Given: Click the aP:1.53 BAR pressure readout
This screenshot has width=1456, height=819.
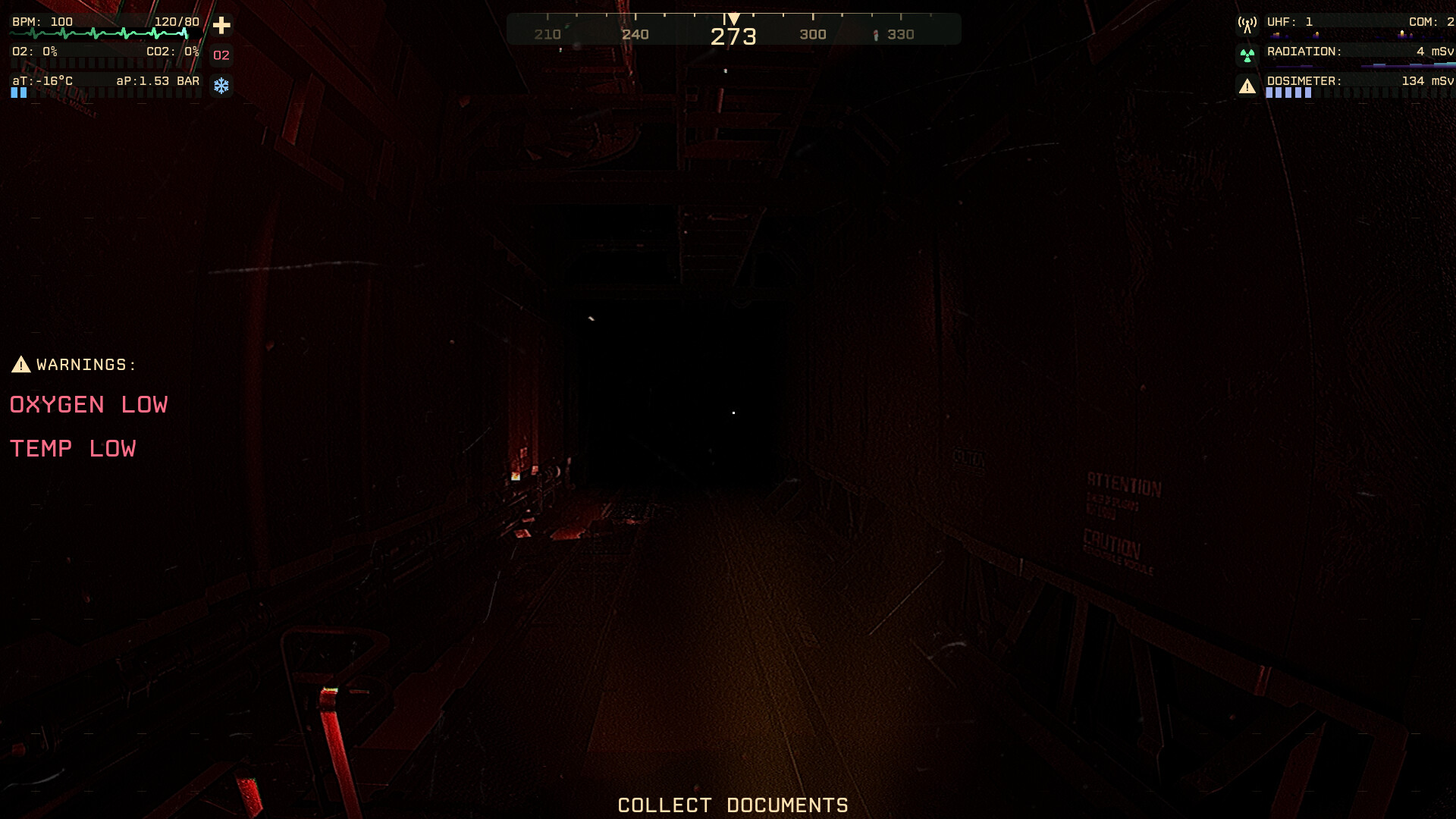Looking at the screenshot, I should click(157, 79).
